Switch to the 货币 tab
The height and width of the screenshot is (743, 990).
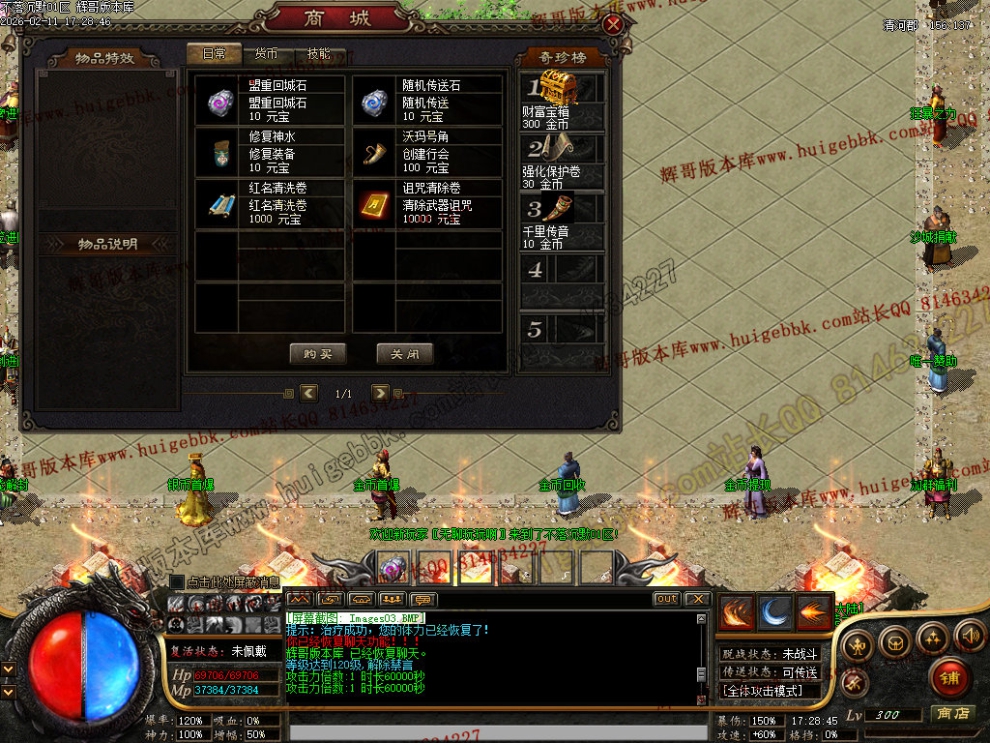click(266, 54)
